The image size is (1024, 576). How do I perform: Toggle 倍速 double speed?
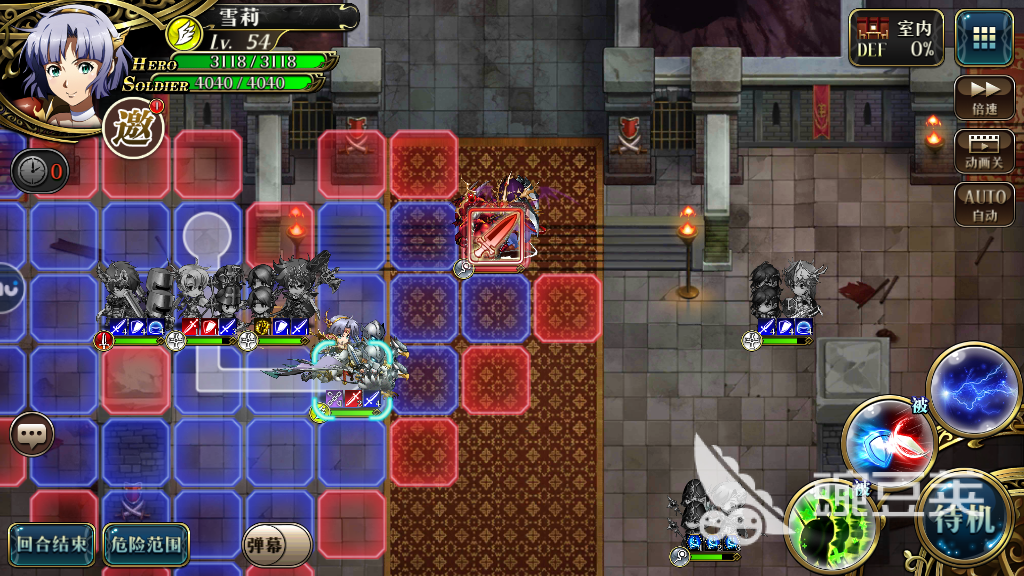pos(984,98)
